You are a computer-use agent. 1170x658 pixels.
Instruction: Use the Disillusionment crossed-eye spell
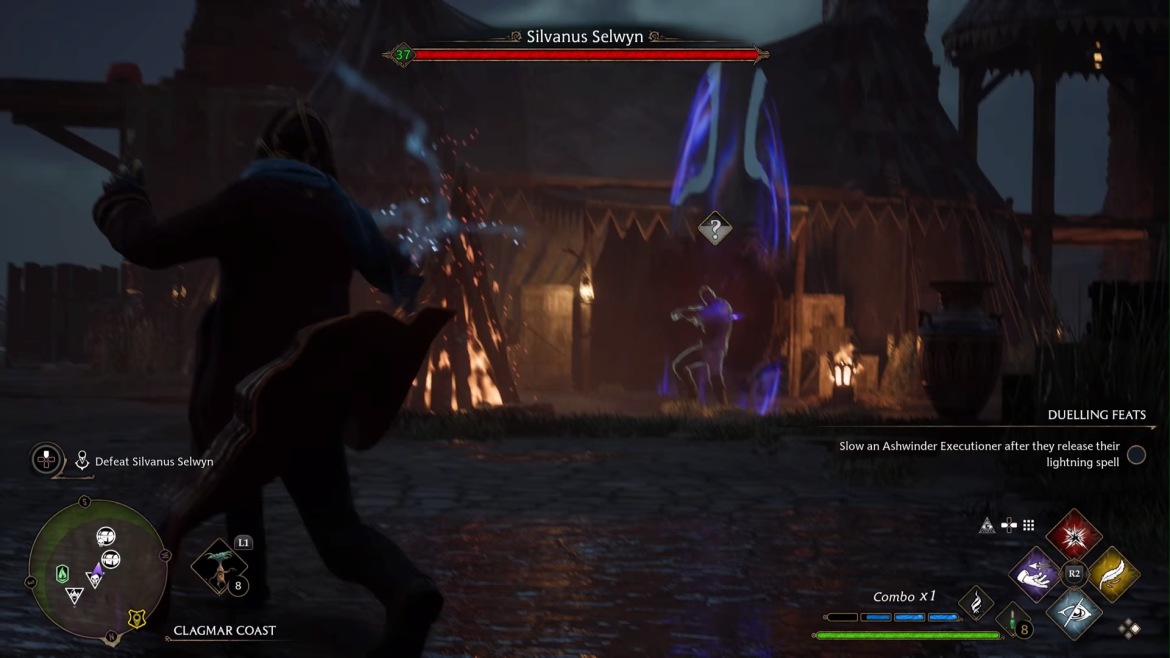point(1074,612)
